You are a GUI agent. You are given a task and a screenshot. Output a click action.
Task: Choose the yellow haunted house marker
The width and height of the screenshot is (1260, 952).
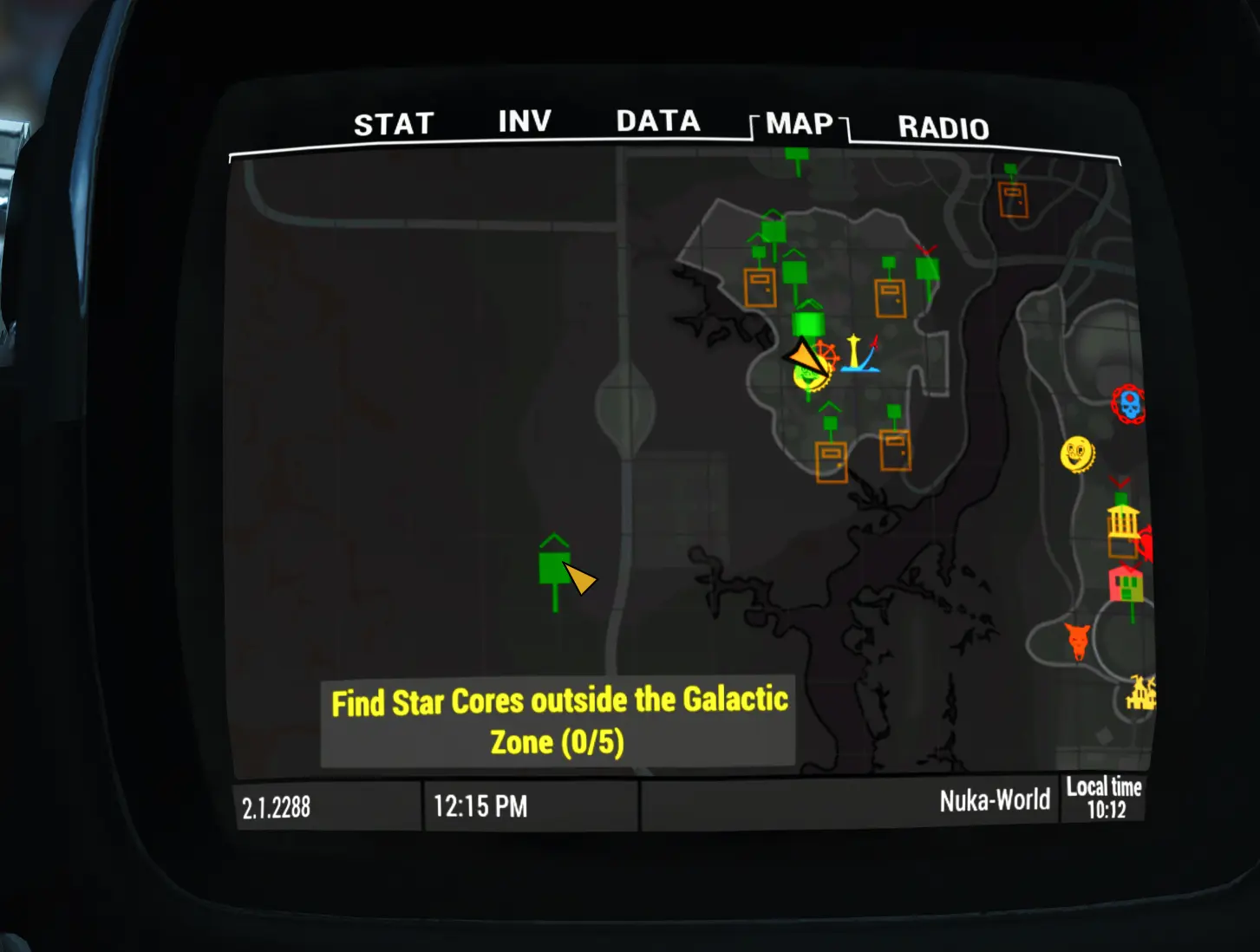tap(1140, 694)
